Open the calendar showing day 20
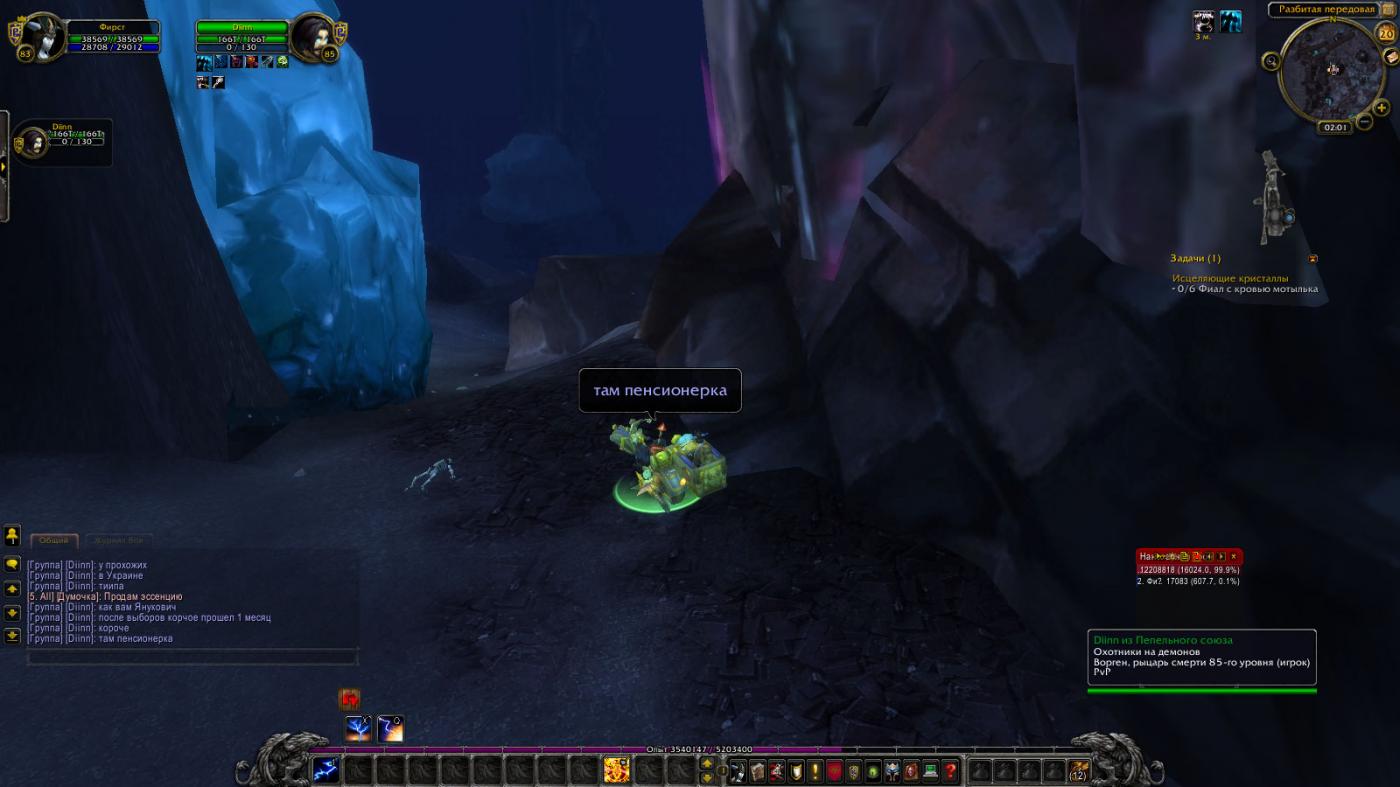The height and width of the screenshot is (787, 1400). (x=1386, y=33)
